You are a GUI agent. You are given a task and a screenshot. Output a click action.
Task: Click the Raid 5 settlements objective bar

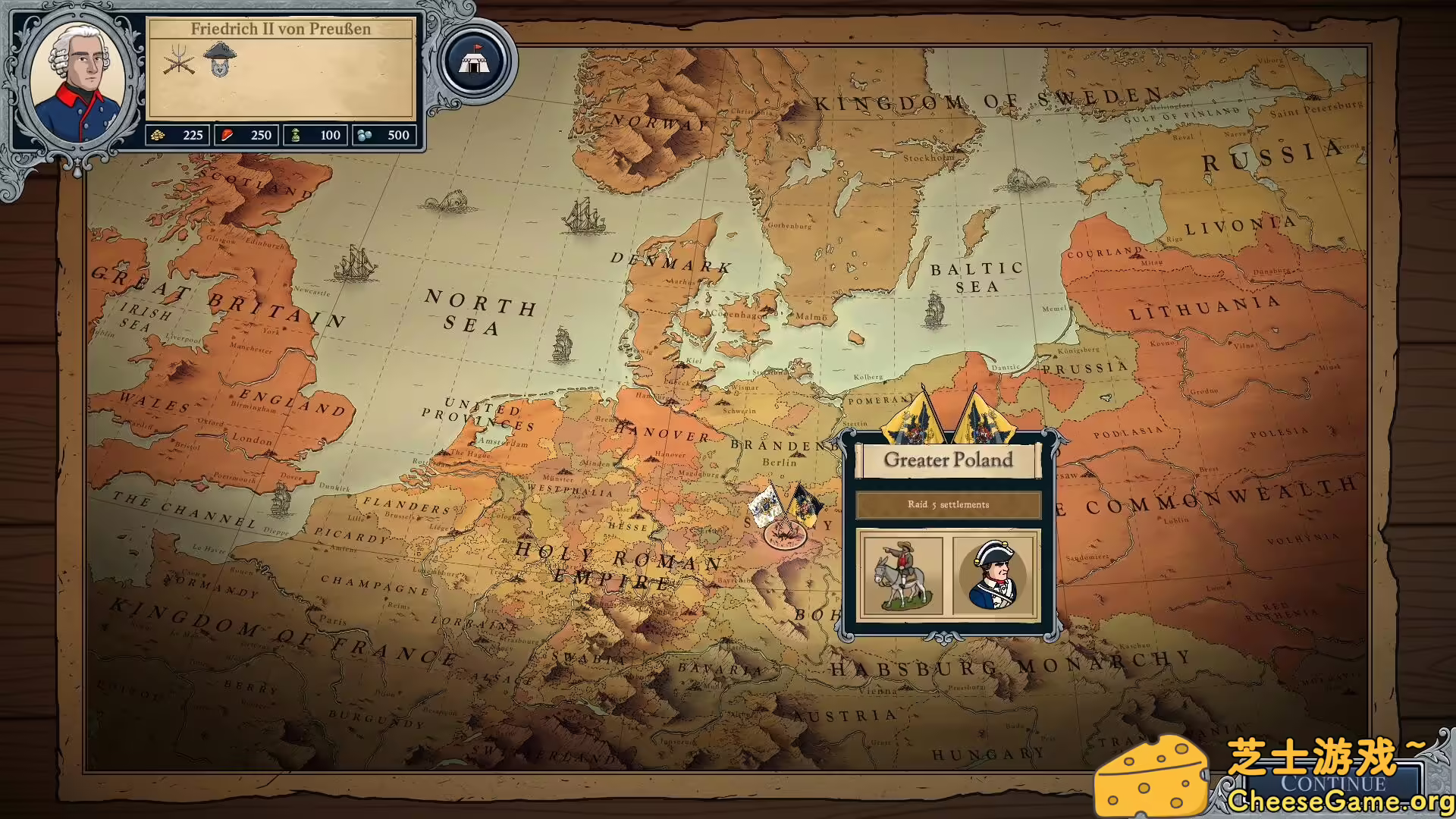pos(948,505)
